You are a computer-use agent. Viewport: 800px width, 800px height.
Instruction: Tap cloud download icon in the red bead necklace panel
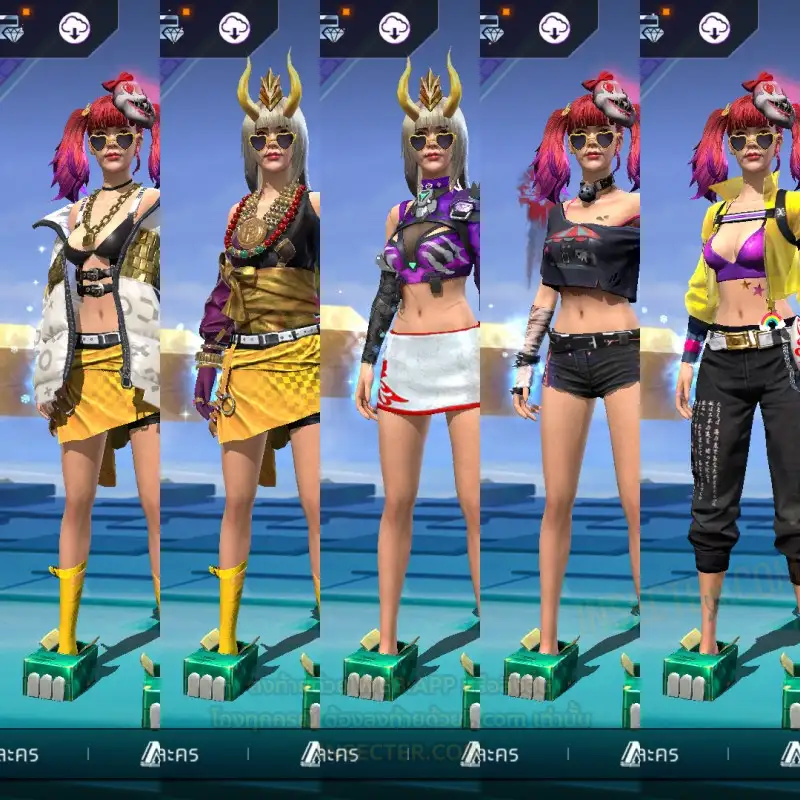tap(234, 28)
